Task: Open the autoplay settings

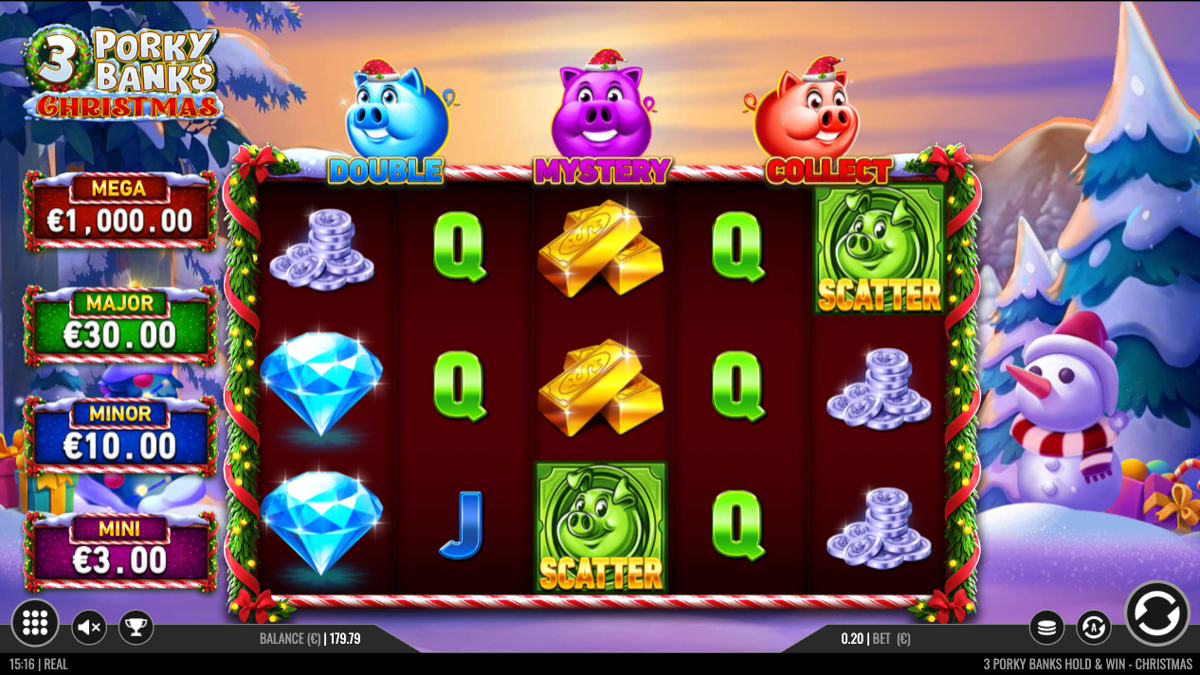Action: [1093, 628]
